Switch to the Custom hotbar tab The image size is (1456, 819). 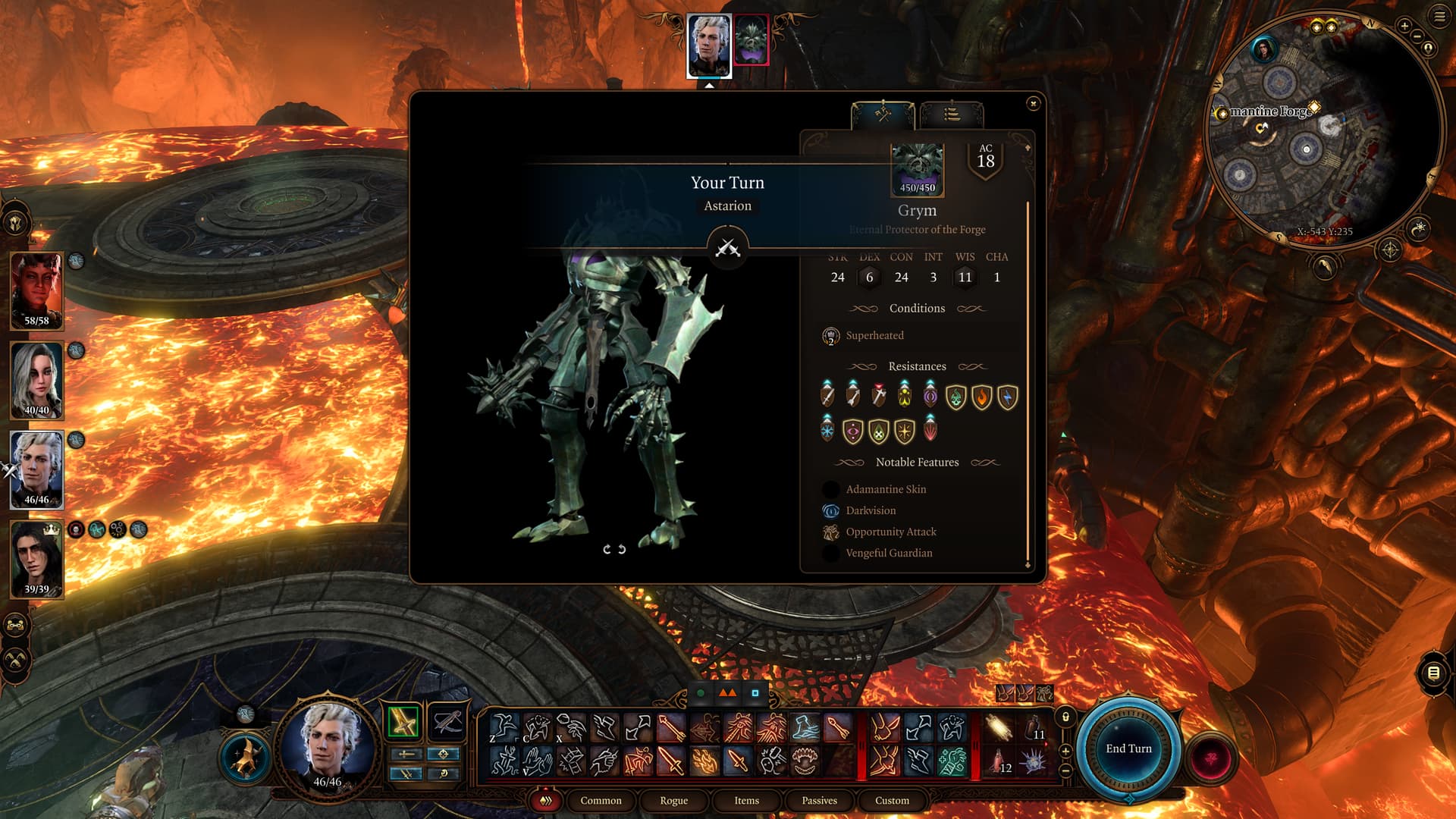[x=892, y=800]
